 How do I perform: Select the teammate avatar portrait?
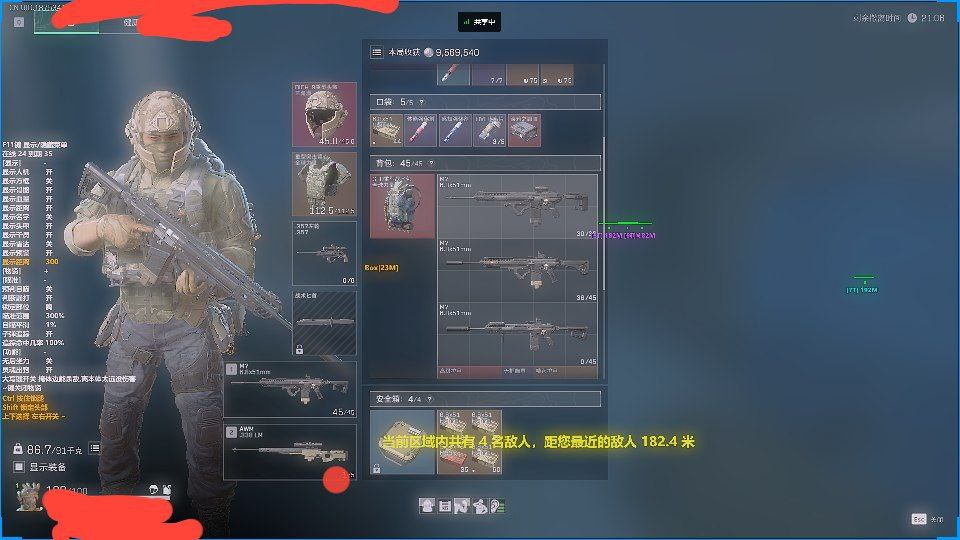(27, 494)
